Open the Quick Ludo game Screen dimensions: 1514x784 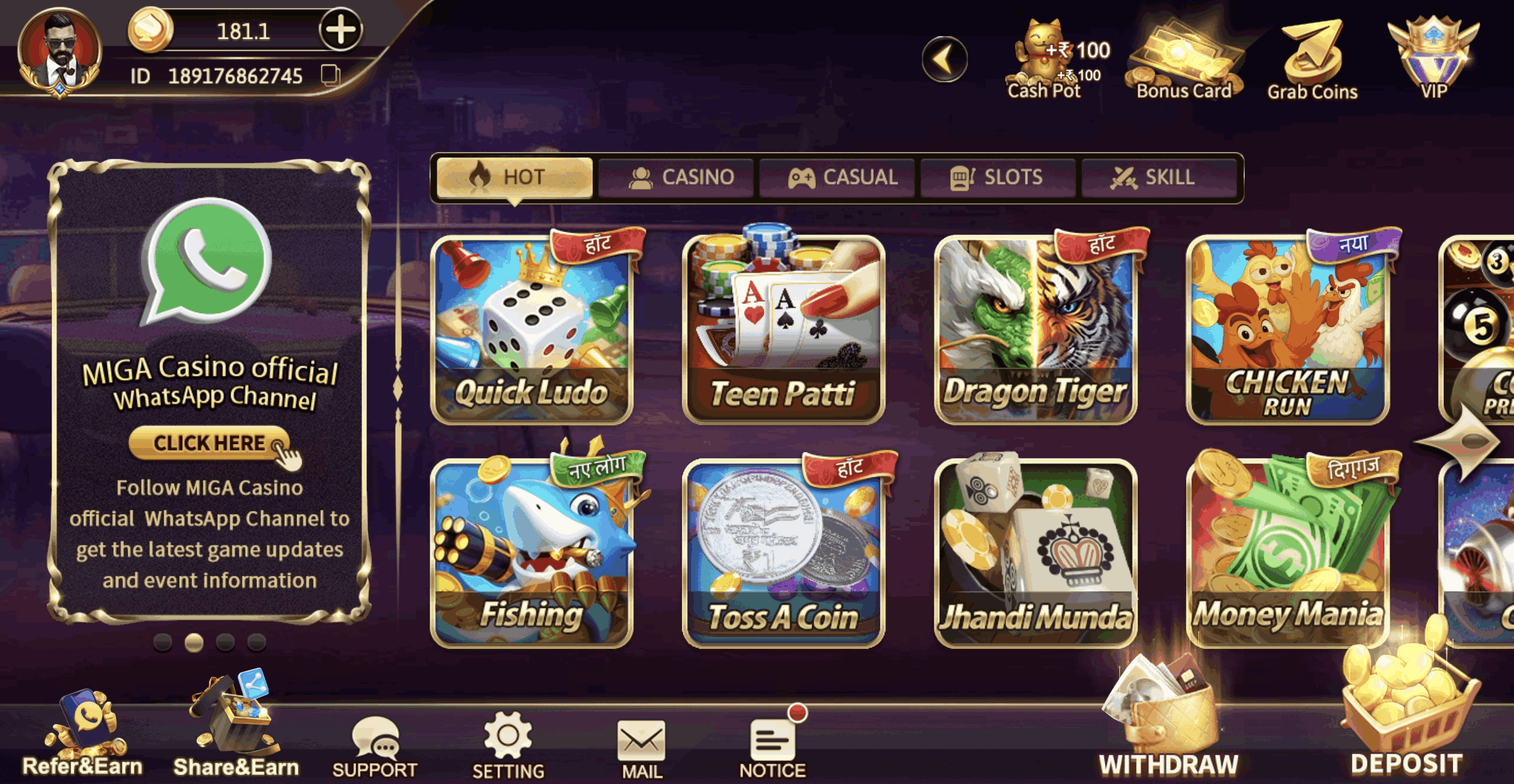pyautogui.click(x=532, y=329)
